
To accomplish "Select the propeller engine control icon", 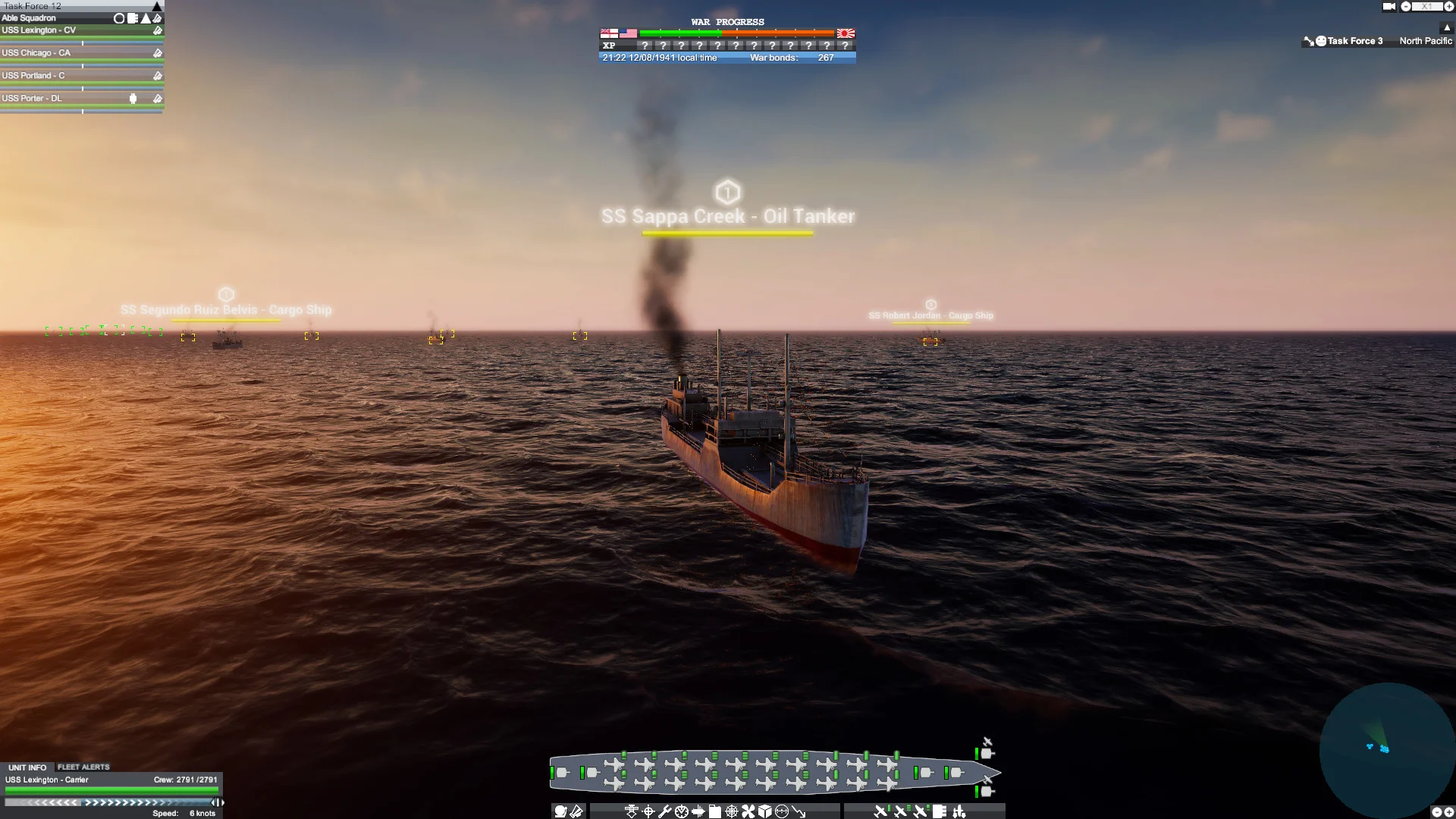I will pos(748,811).
